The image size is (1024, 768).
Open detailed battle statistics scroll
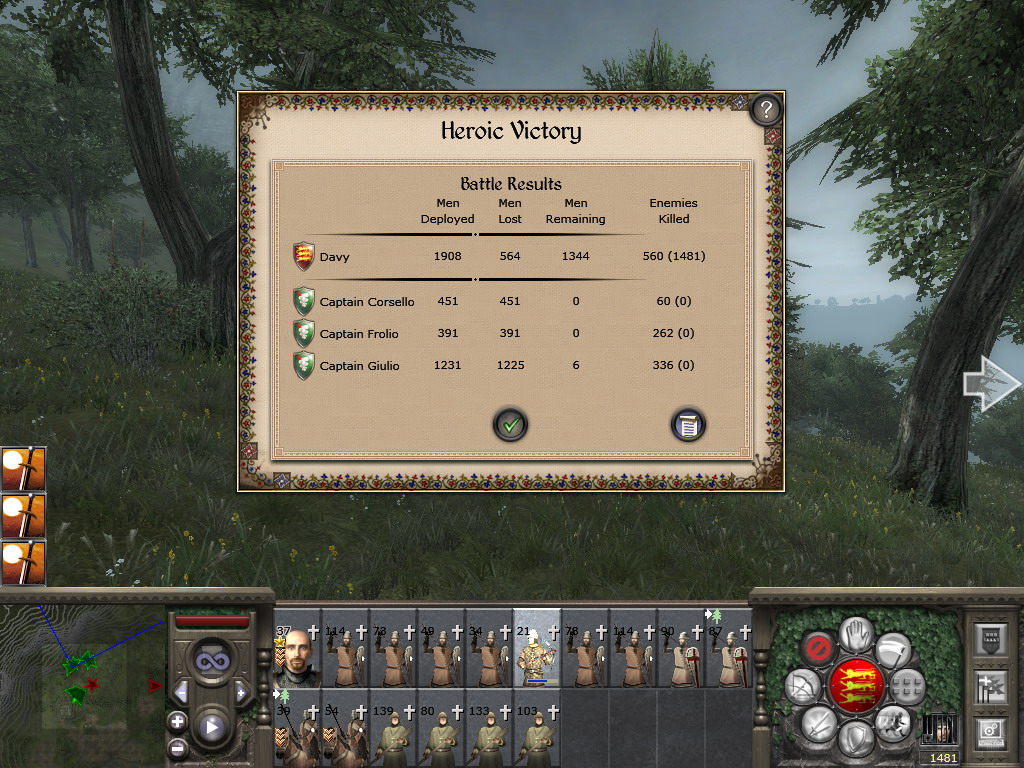pyautogui.click(x=688, y=425)
